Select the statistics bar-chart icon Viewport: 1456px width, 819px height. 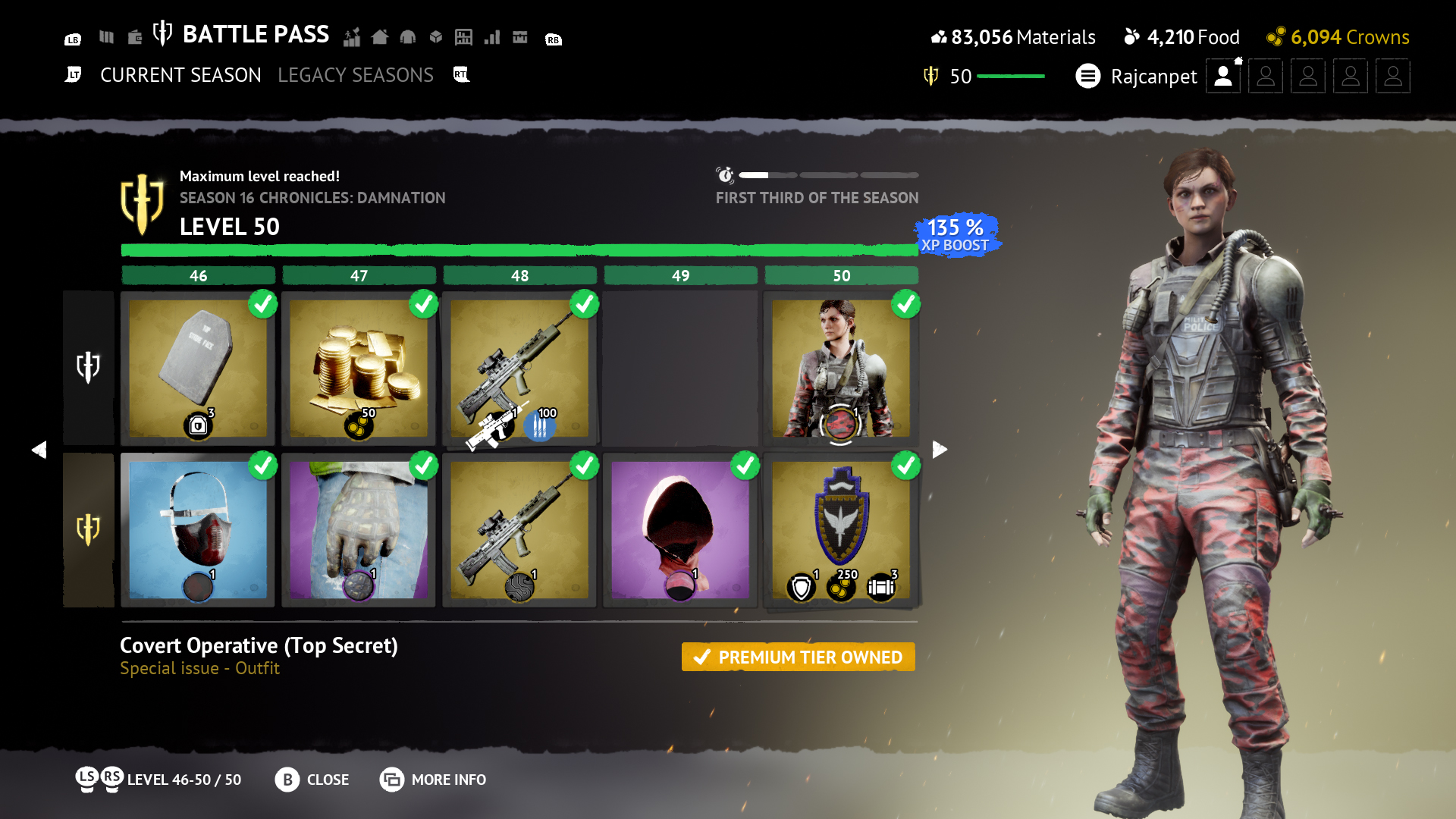[492, 36]
